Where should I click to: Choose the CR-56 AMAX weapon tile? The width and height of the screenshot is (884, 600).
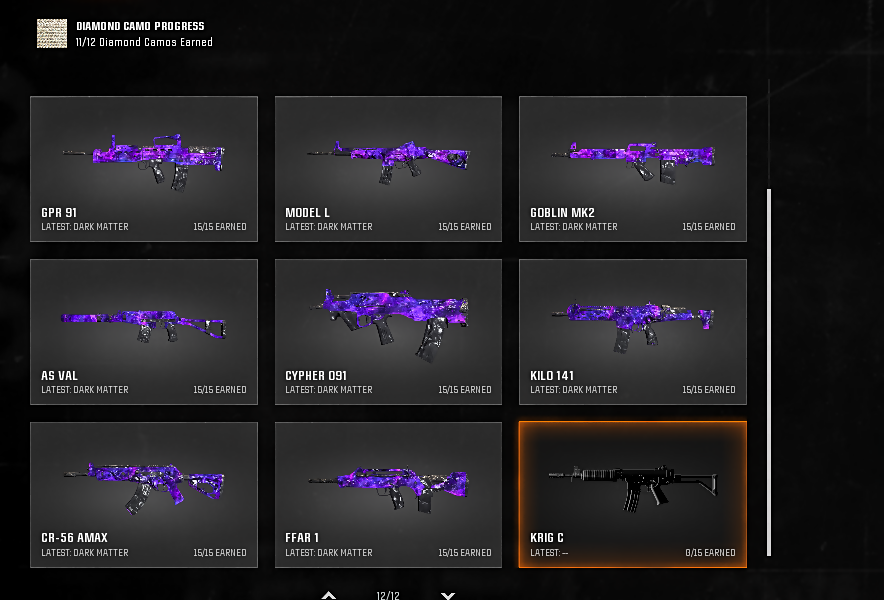144,494
